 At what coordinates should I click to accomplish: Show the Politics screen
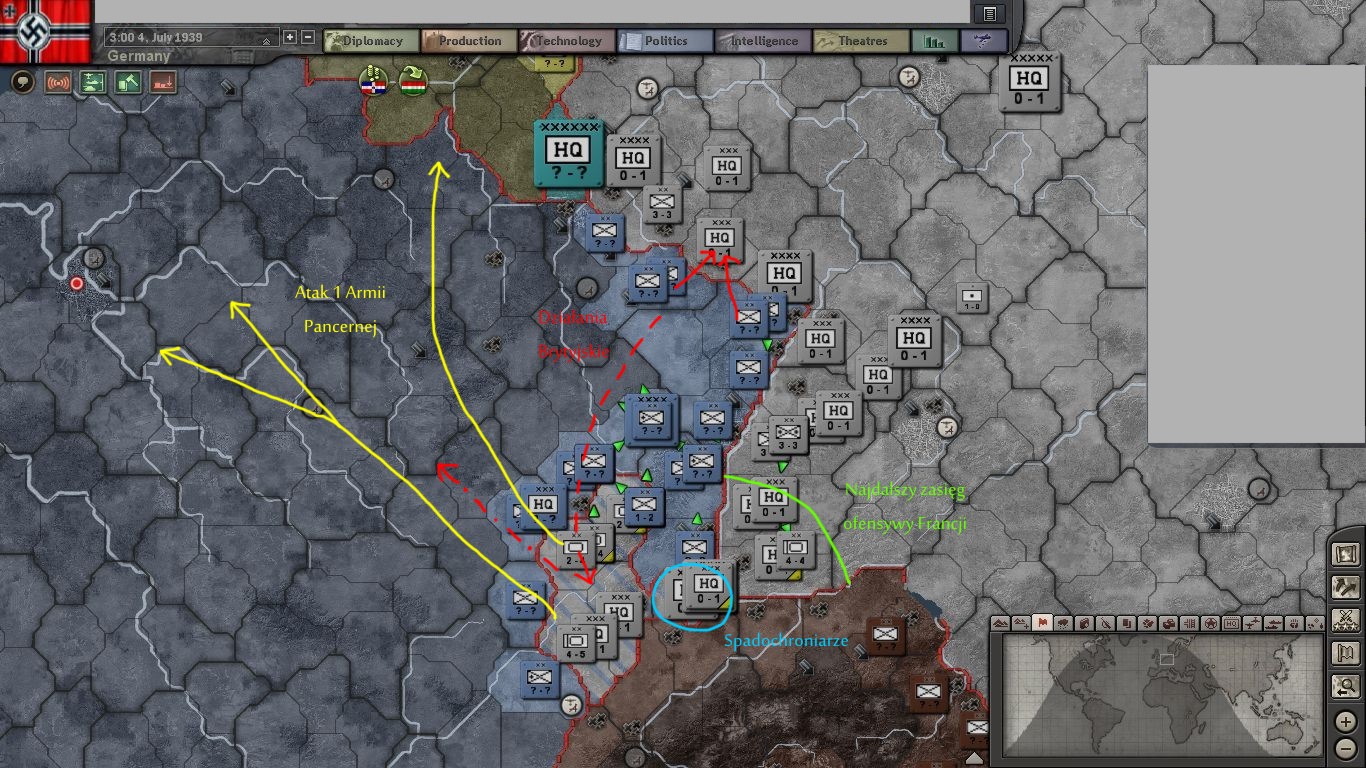click(664, 41)
